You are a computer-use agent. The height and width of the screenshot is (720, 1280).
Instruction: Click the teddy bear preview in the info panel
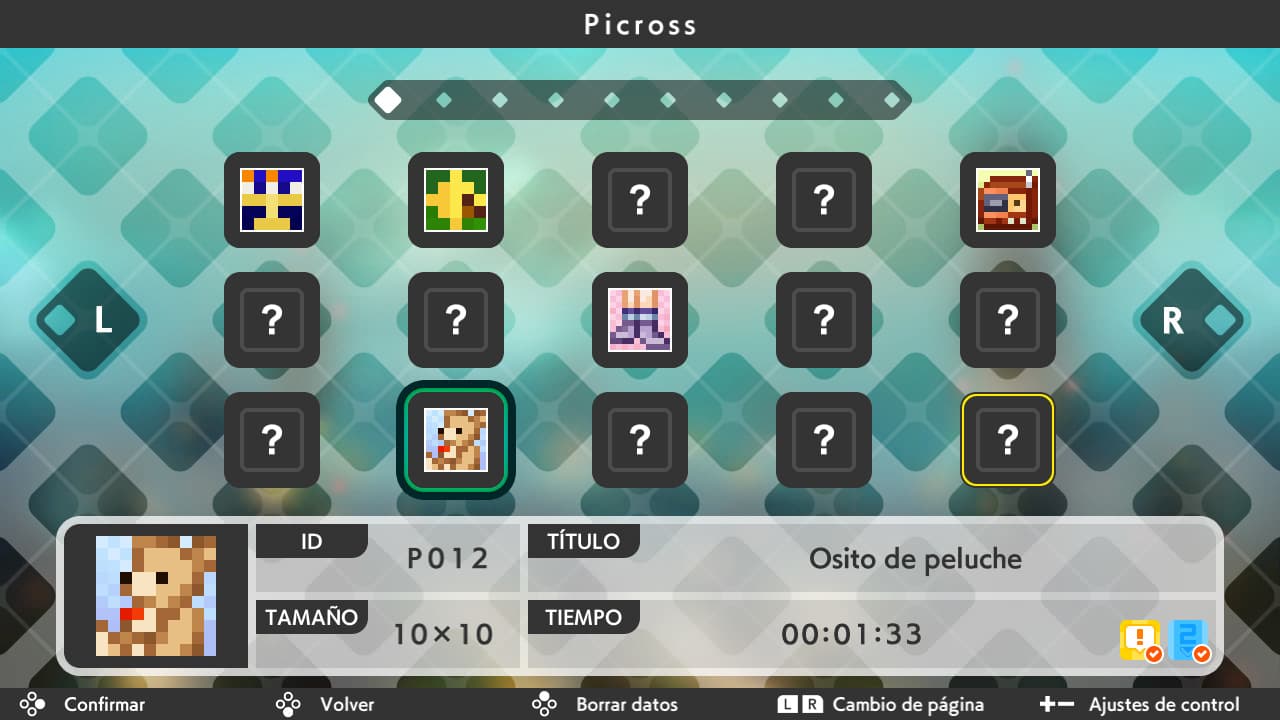157,594
